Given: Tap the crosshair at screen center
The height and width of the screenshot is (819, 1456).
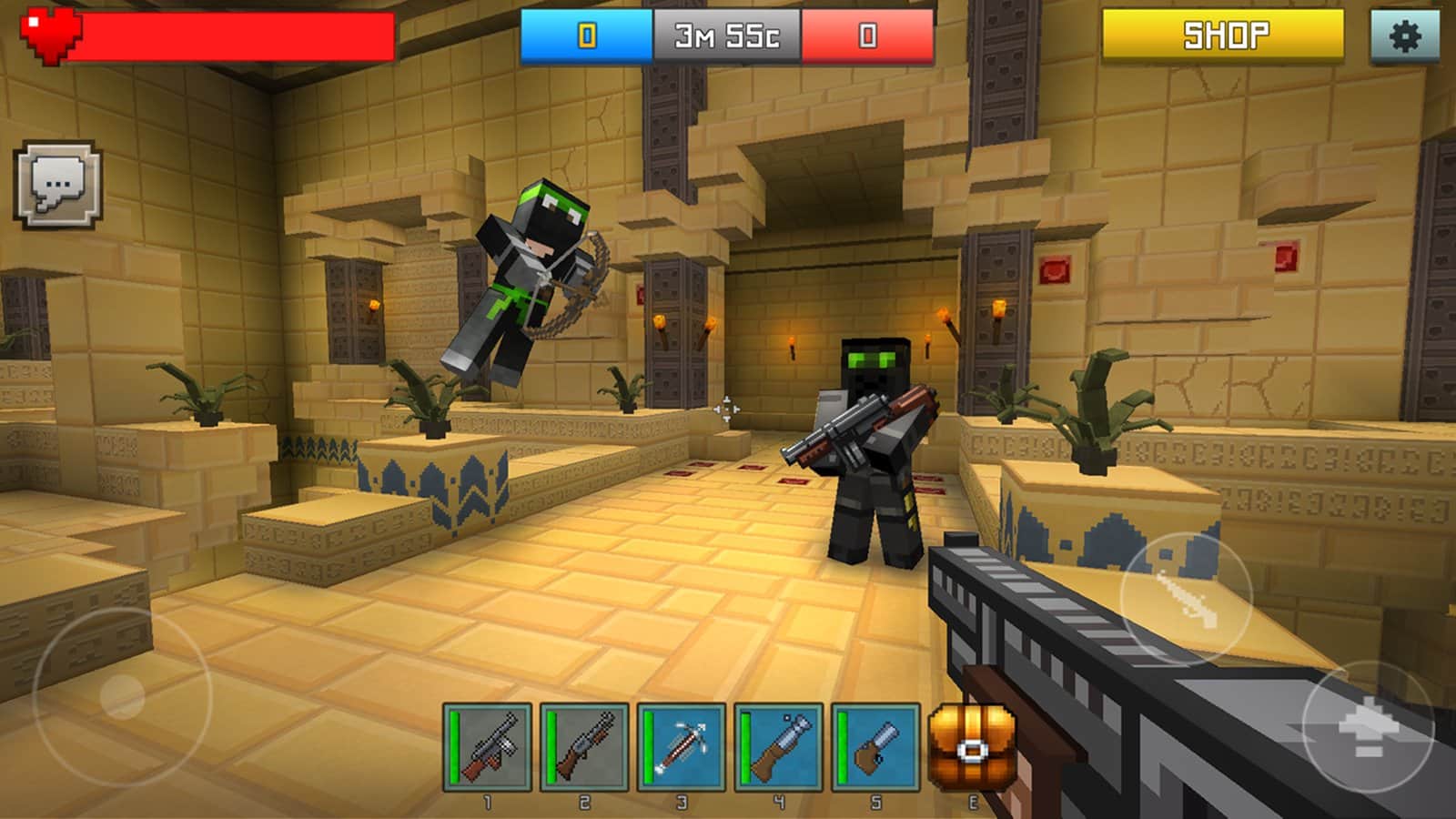Looking at the screenshot, I should click(x=728, y=409).
